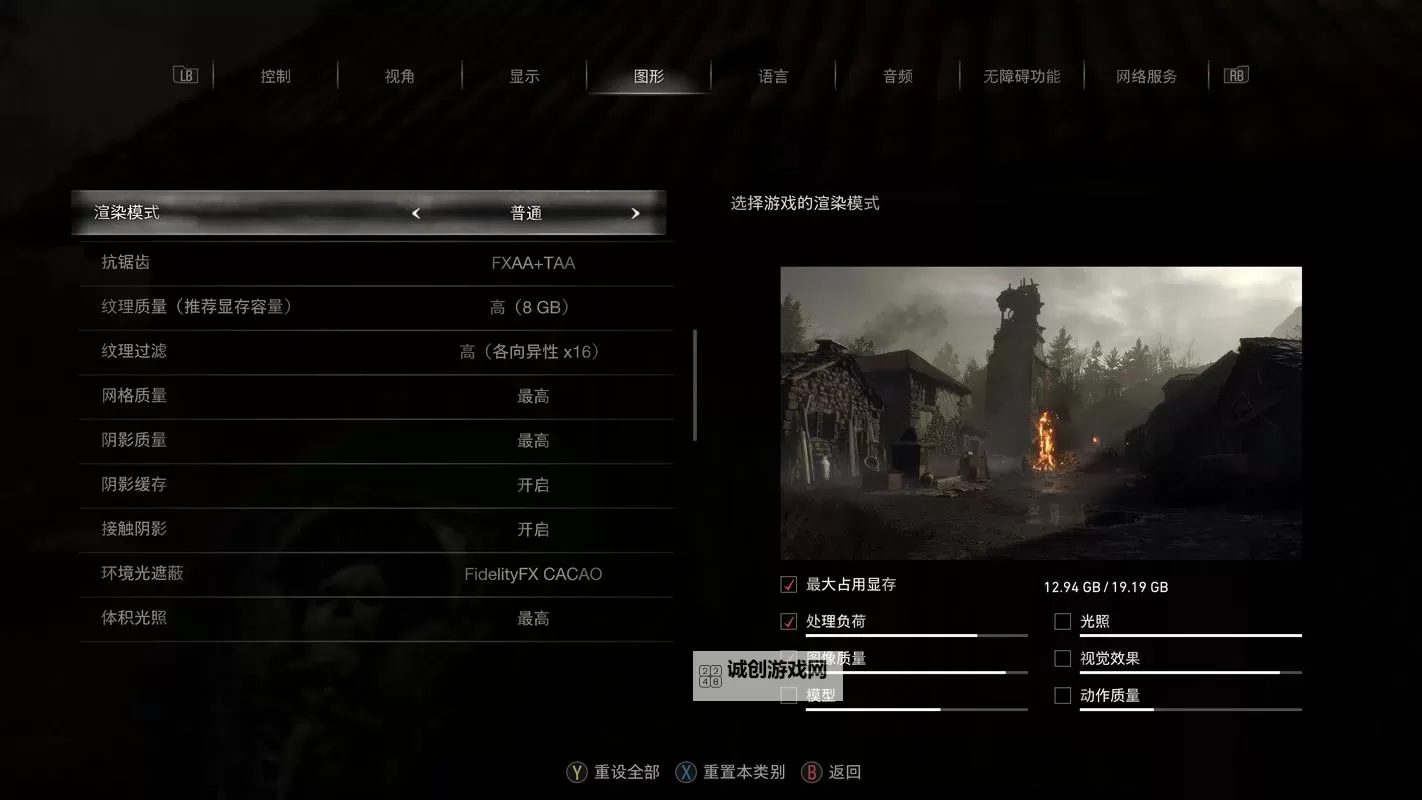Click the blue X button icon

coord(687,772)
